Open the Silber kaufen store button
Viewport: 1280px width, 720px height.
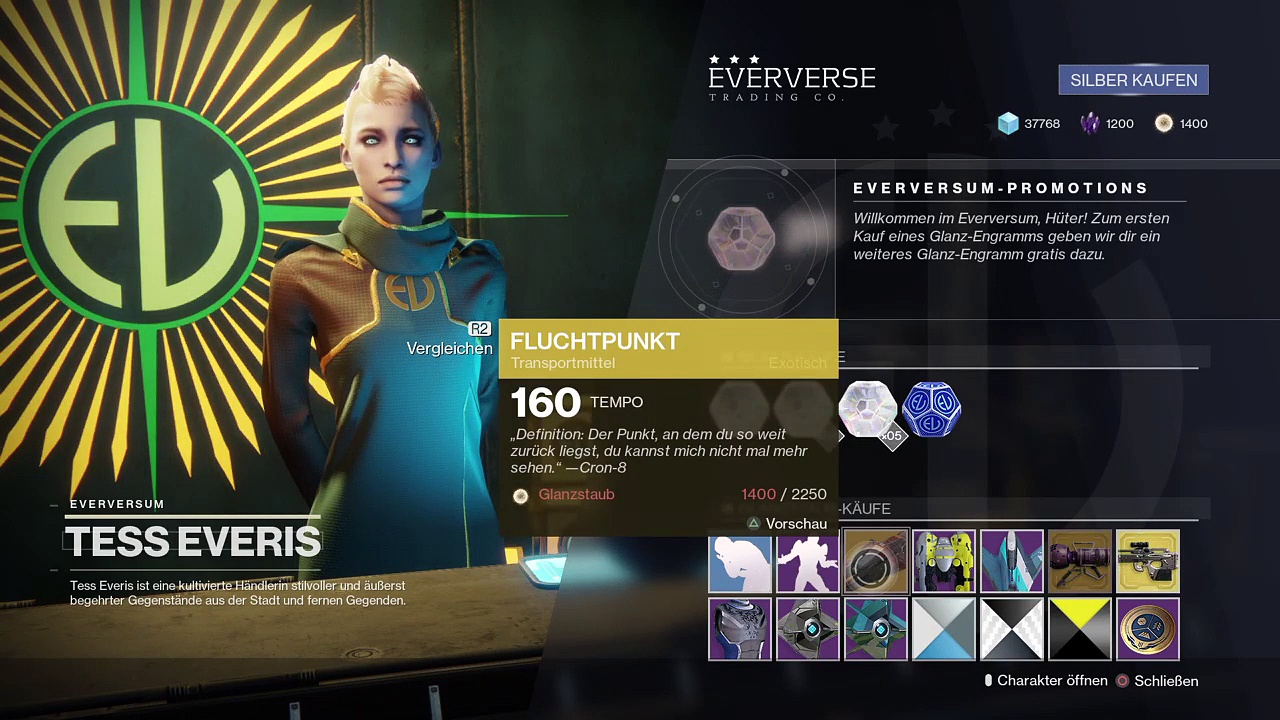(x=1133, y=80)
